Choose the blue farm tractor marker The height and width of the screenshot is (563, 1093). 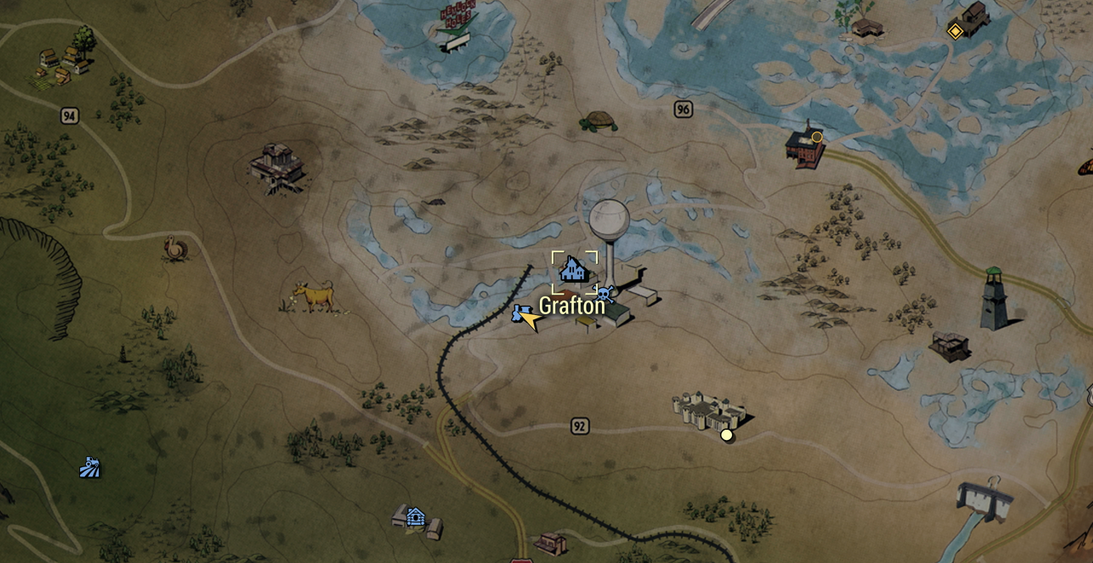coord(90,467)
